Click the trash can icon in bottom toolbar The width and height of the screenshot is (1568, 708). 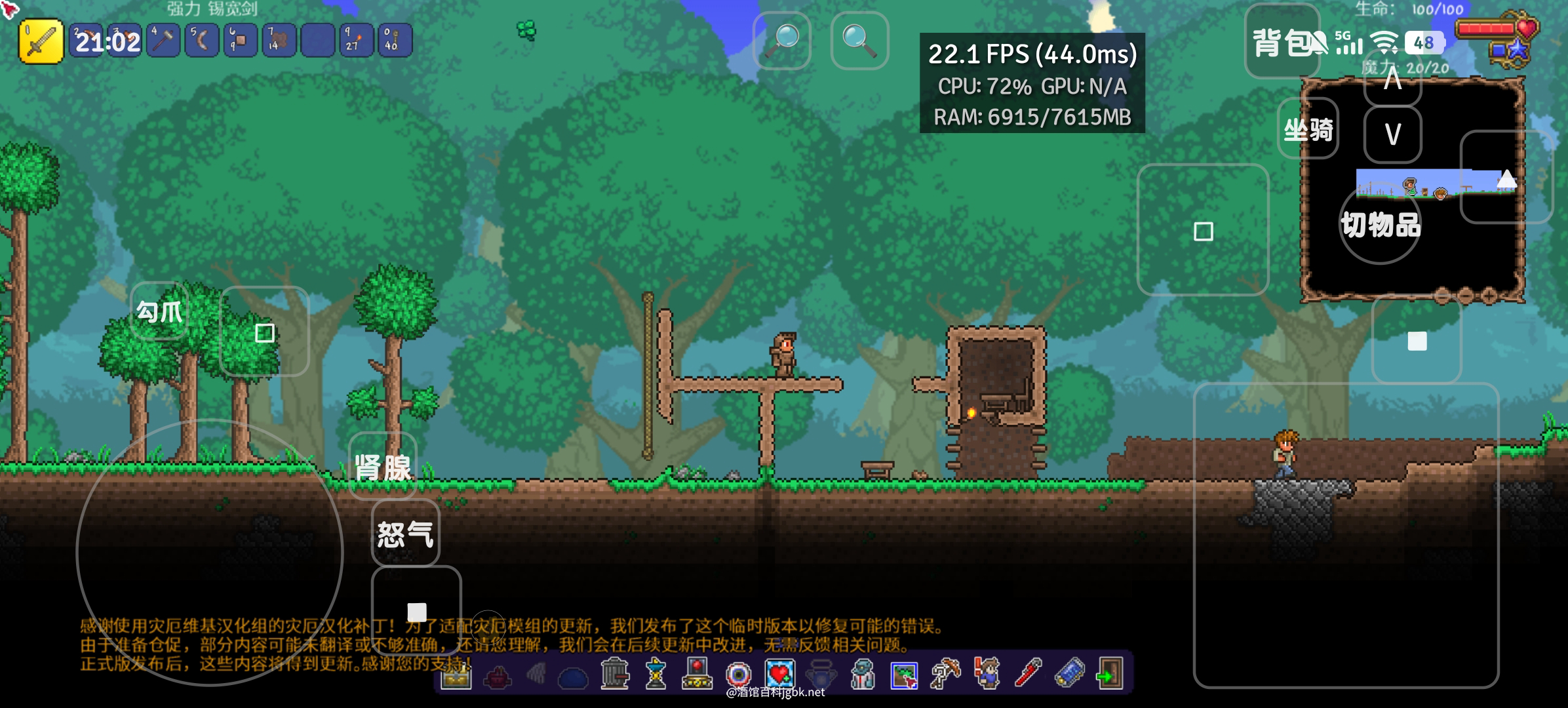coord(614,673)
